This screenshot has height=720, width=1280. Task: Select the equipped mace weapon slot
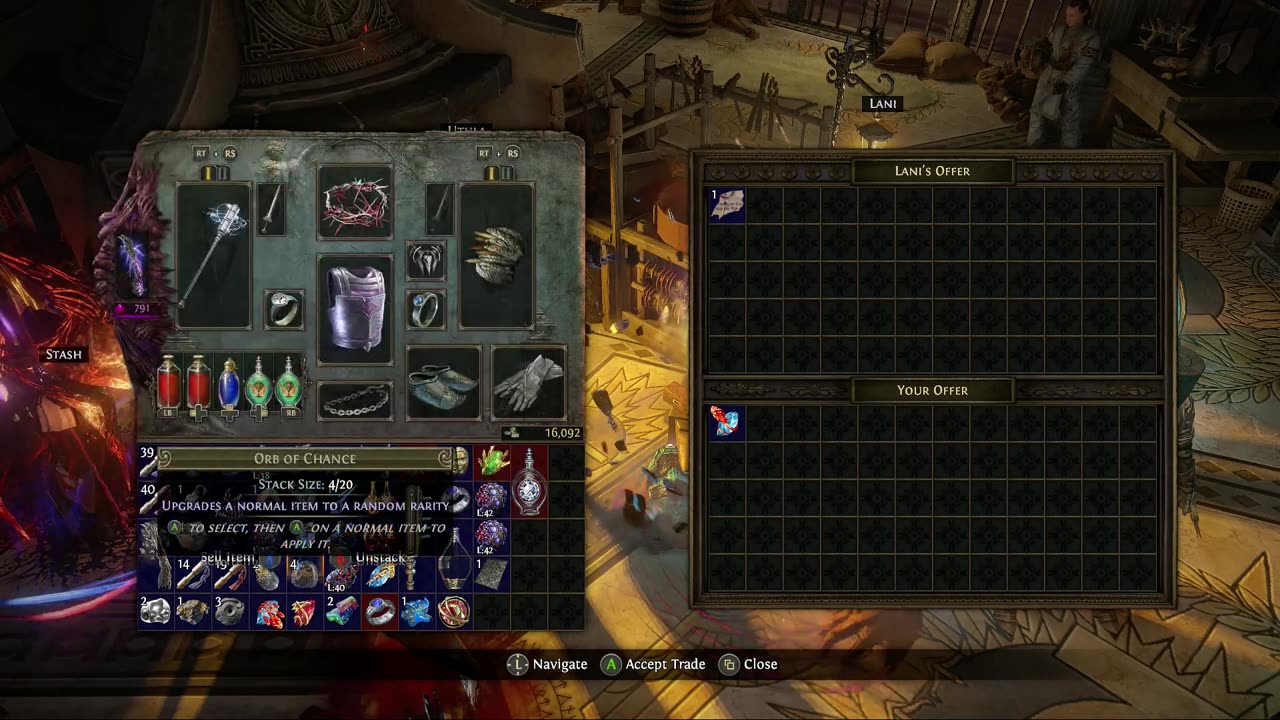click(213, 255)
